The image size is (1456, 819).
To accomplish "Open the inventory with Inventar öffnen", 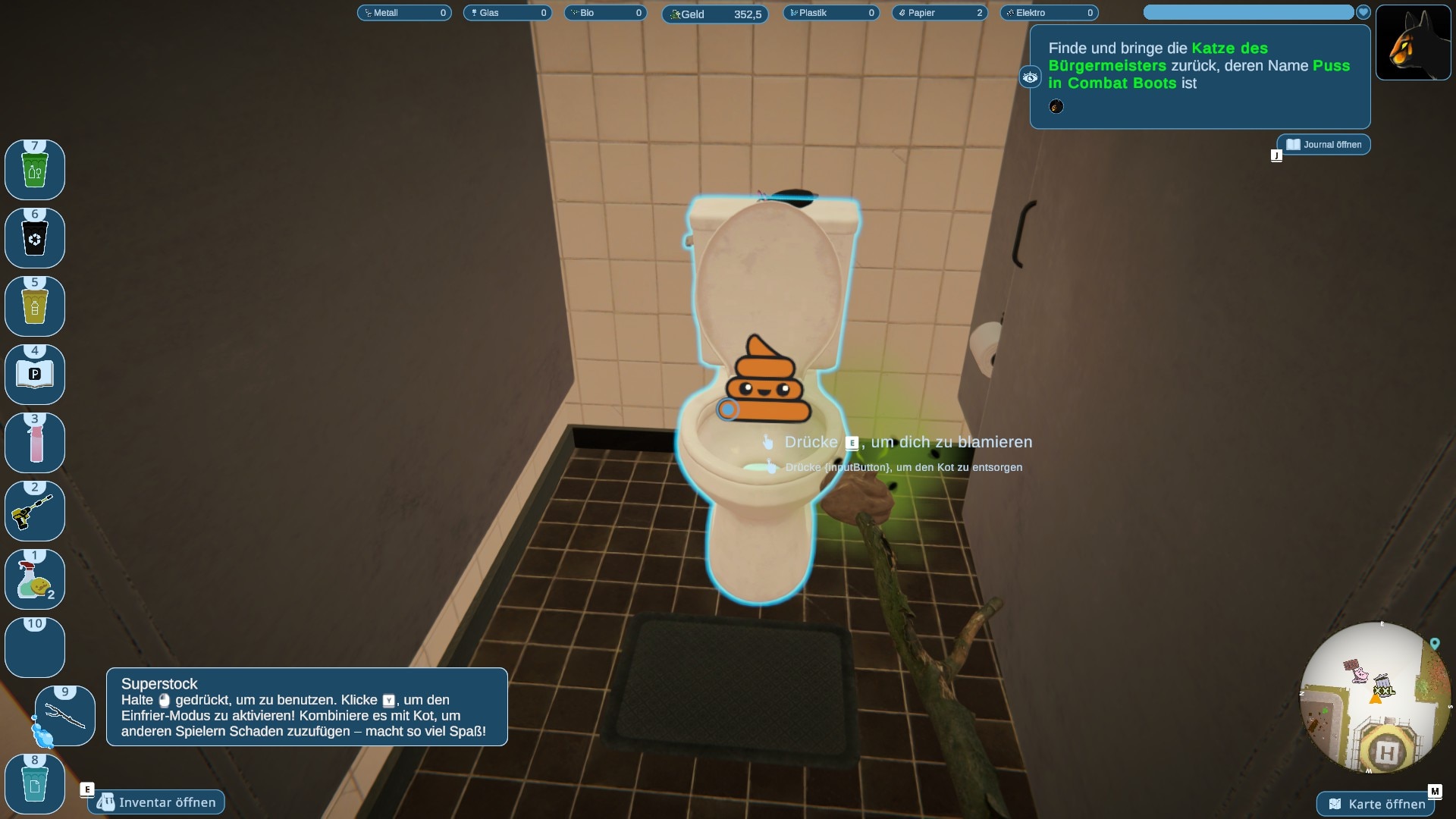I will [x=157, y=802].
